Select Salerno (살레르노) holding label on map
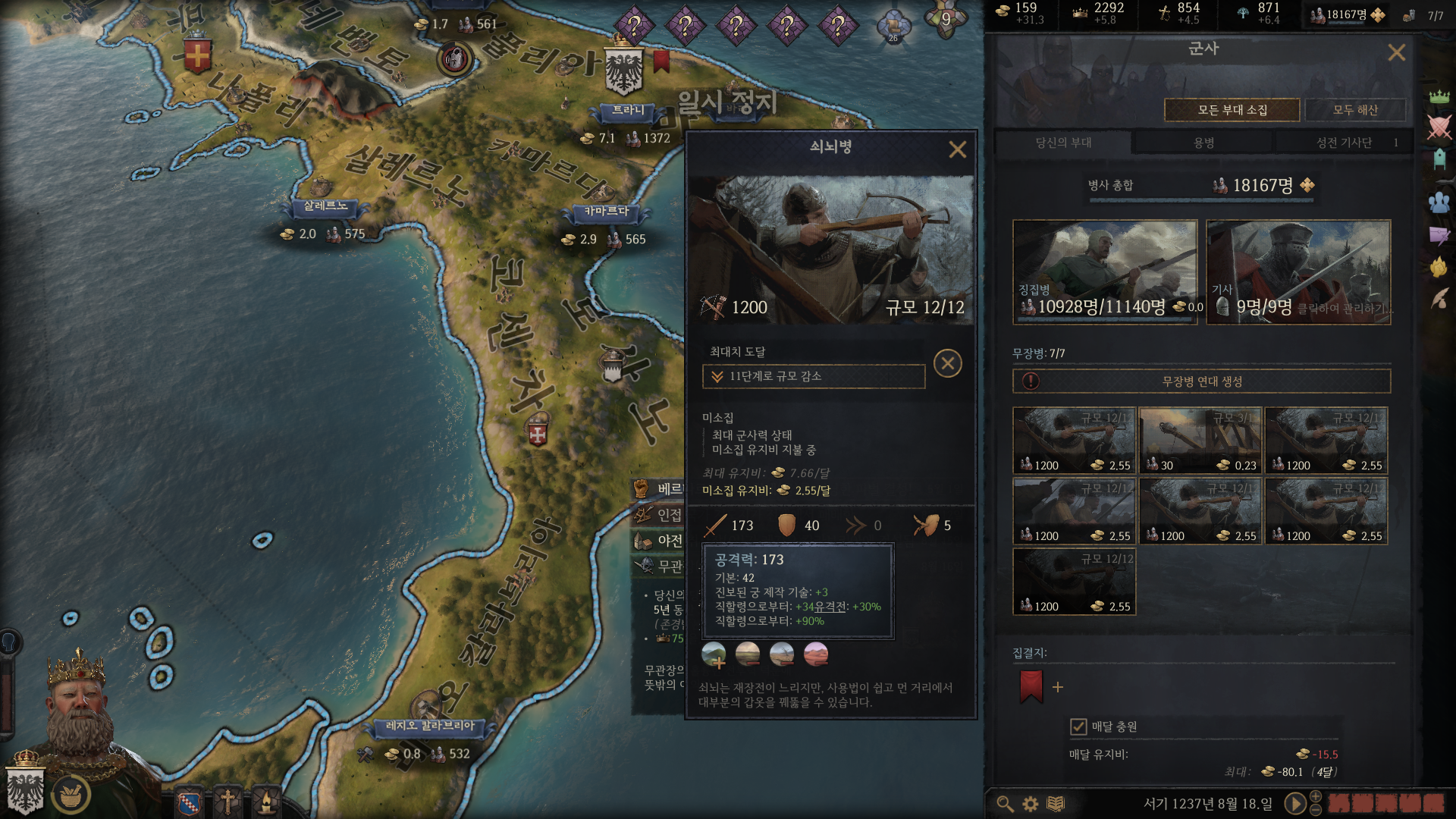 click(x=325, y=206)
